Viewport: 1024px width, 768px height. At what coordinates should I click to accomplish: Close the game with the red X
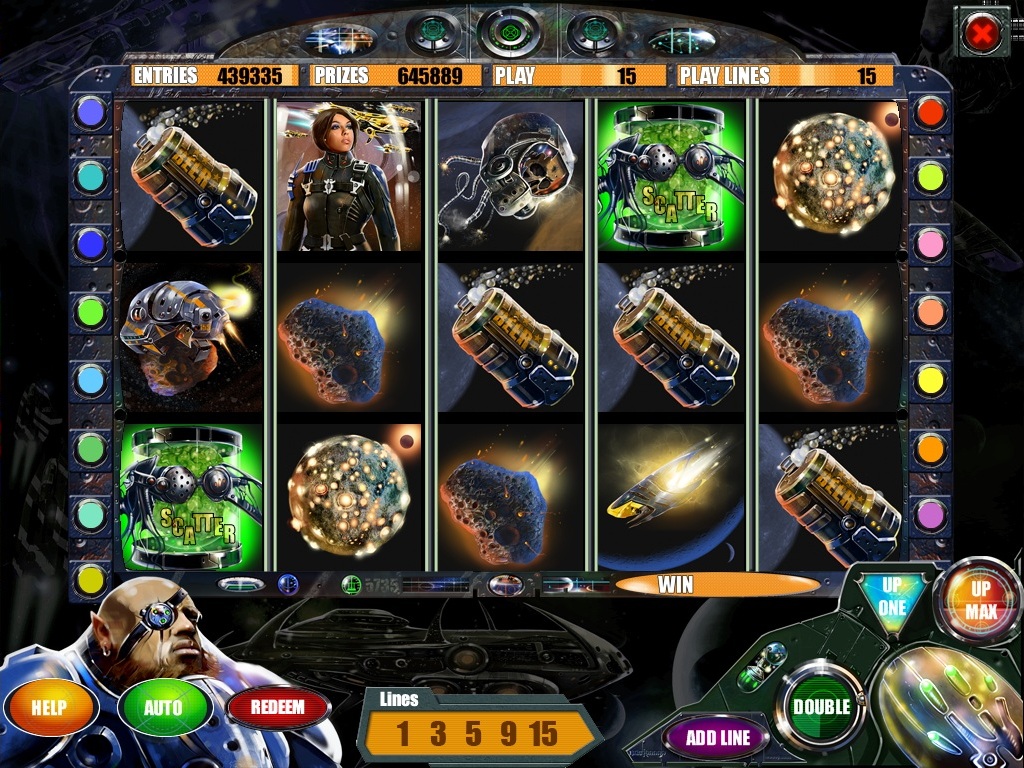pos(982,32)
